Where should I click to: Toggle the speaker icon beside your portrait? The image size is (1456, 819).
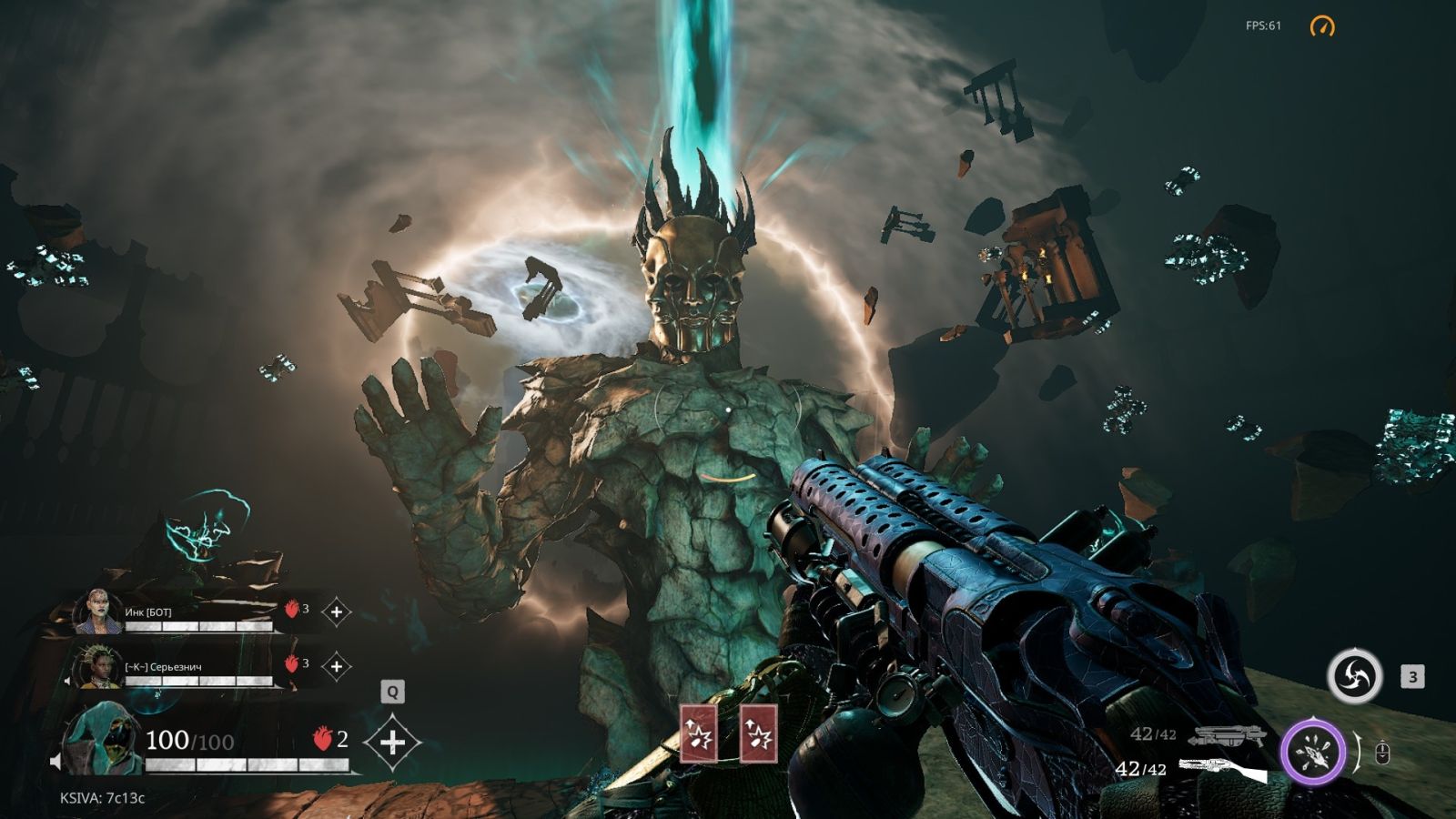56,762
